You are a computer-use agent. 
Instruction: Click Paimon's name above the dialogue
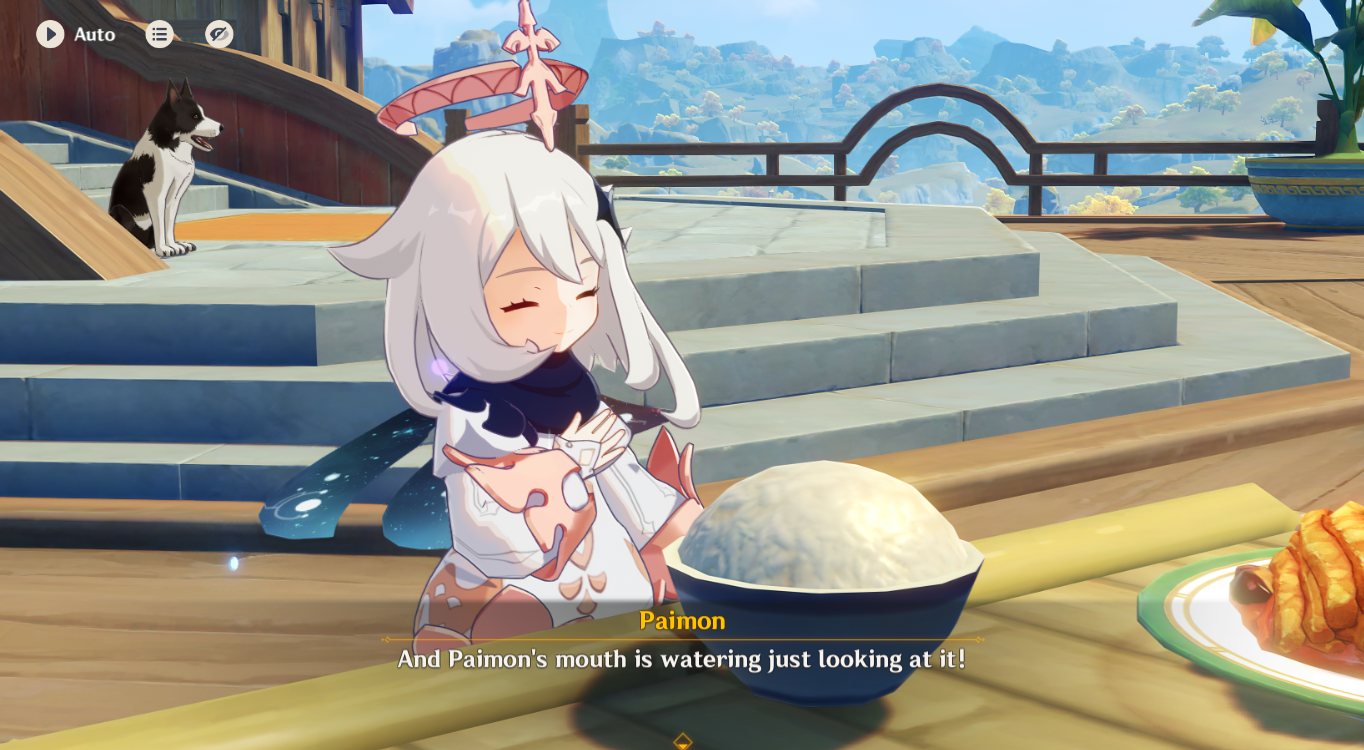[x=683, y=621]
